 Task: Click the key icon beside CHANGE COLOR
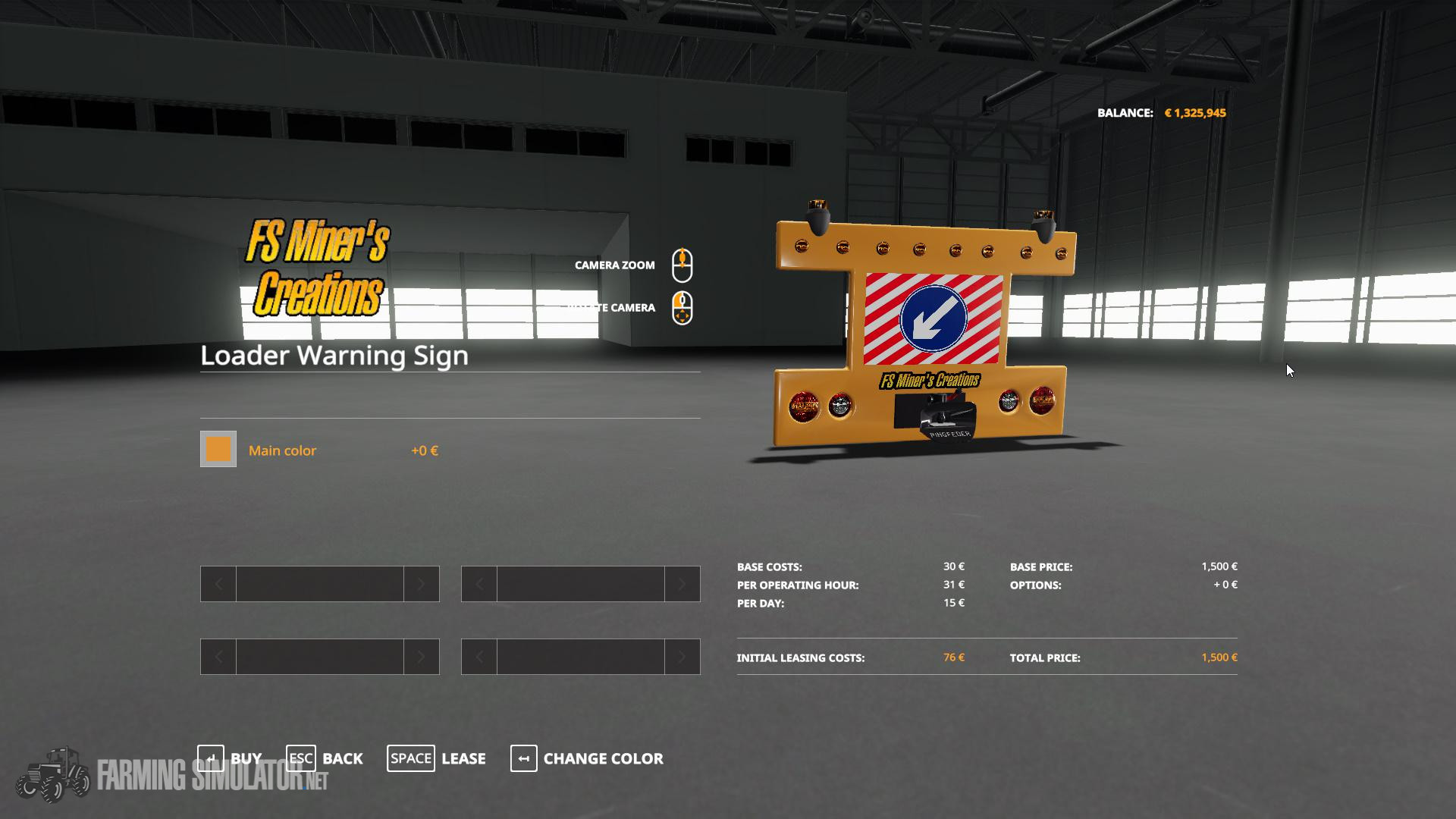pyautogui.click(x=523, y=758)
